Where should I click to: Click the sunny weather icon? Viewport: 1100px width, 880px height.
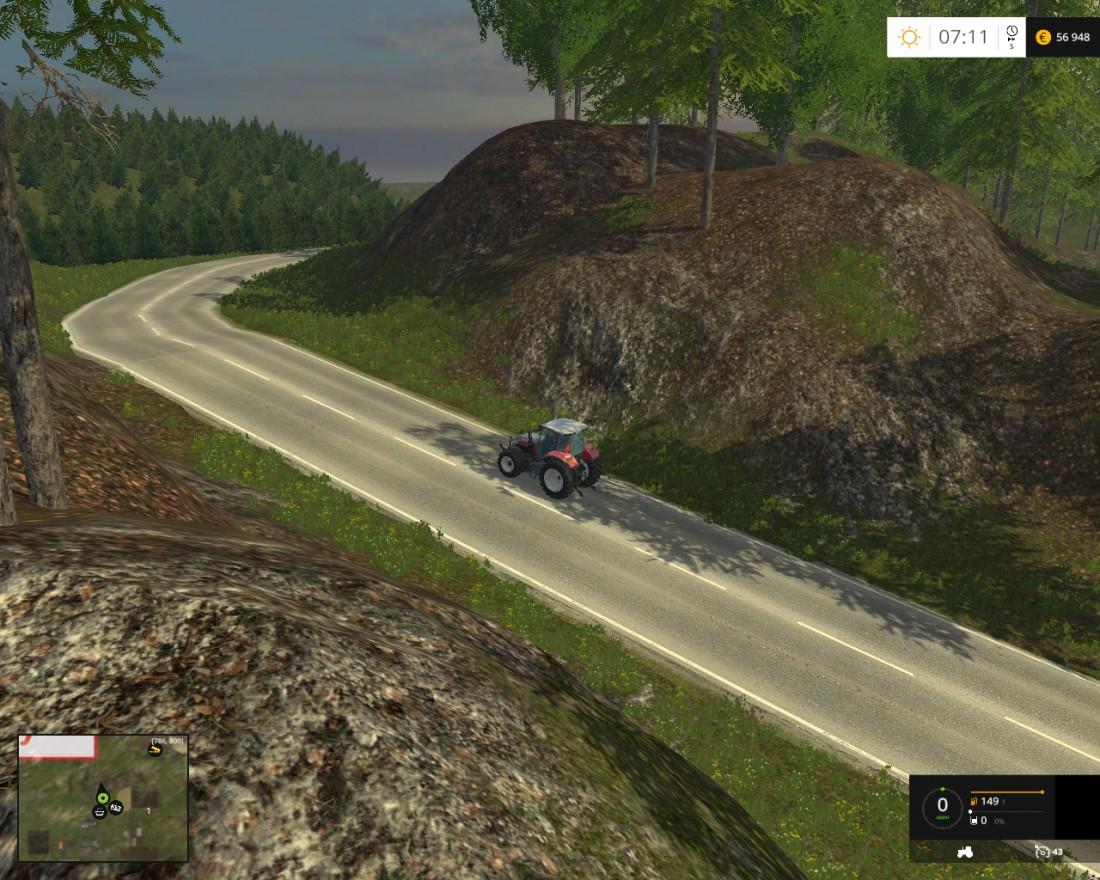909,37
